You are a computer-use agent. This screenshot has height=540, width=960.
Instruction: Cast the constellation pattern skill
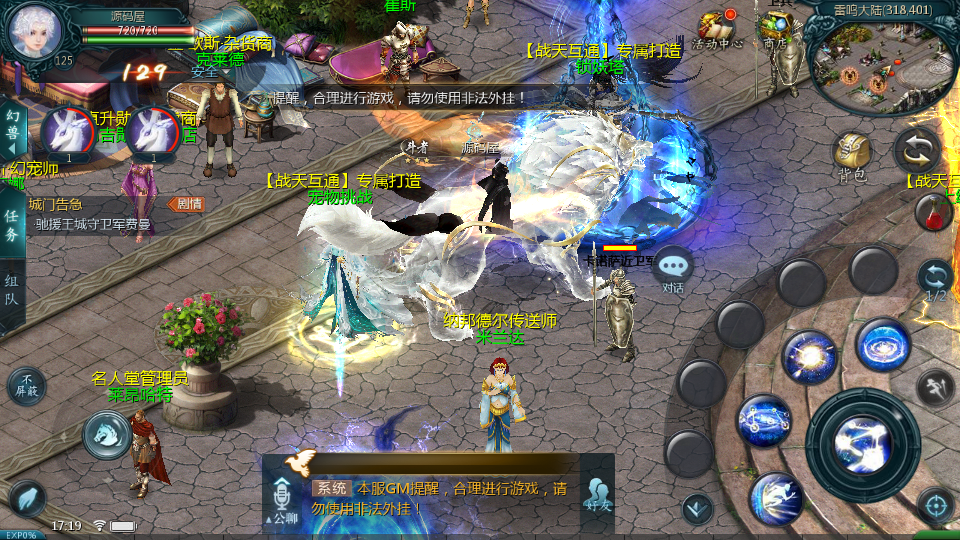pyautogui.click(x=765, y=422)
